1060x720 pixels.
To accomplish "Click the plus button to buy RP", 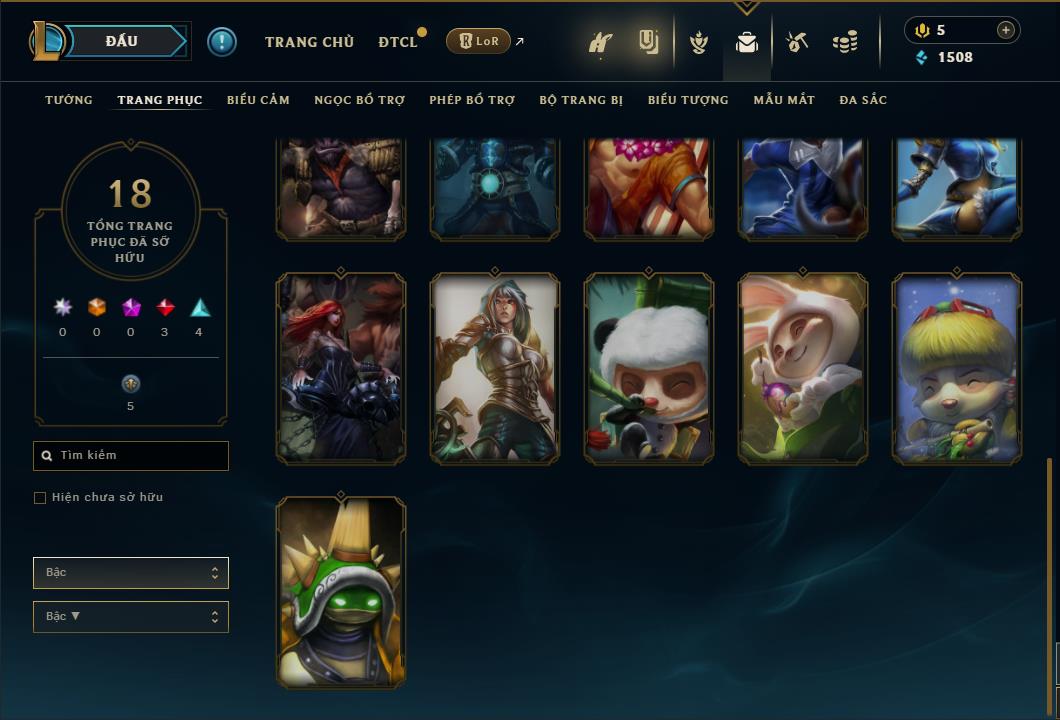I will click(1006, 30).
